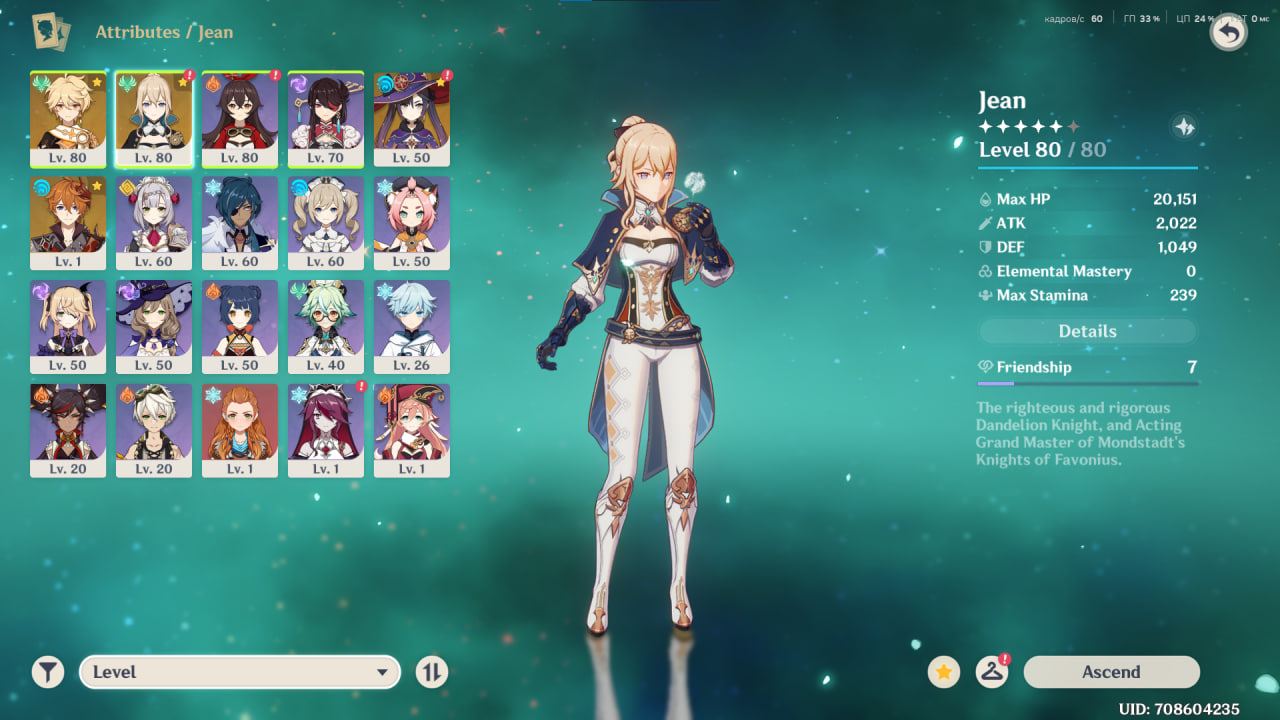Open the character filter funnel
The image size is (1280, 720).
pyautogui.click(x=47, y=672)
